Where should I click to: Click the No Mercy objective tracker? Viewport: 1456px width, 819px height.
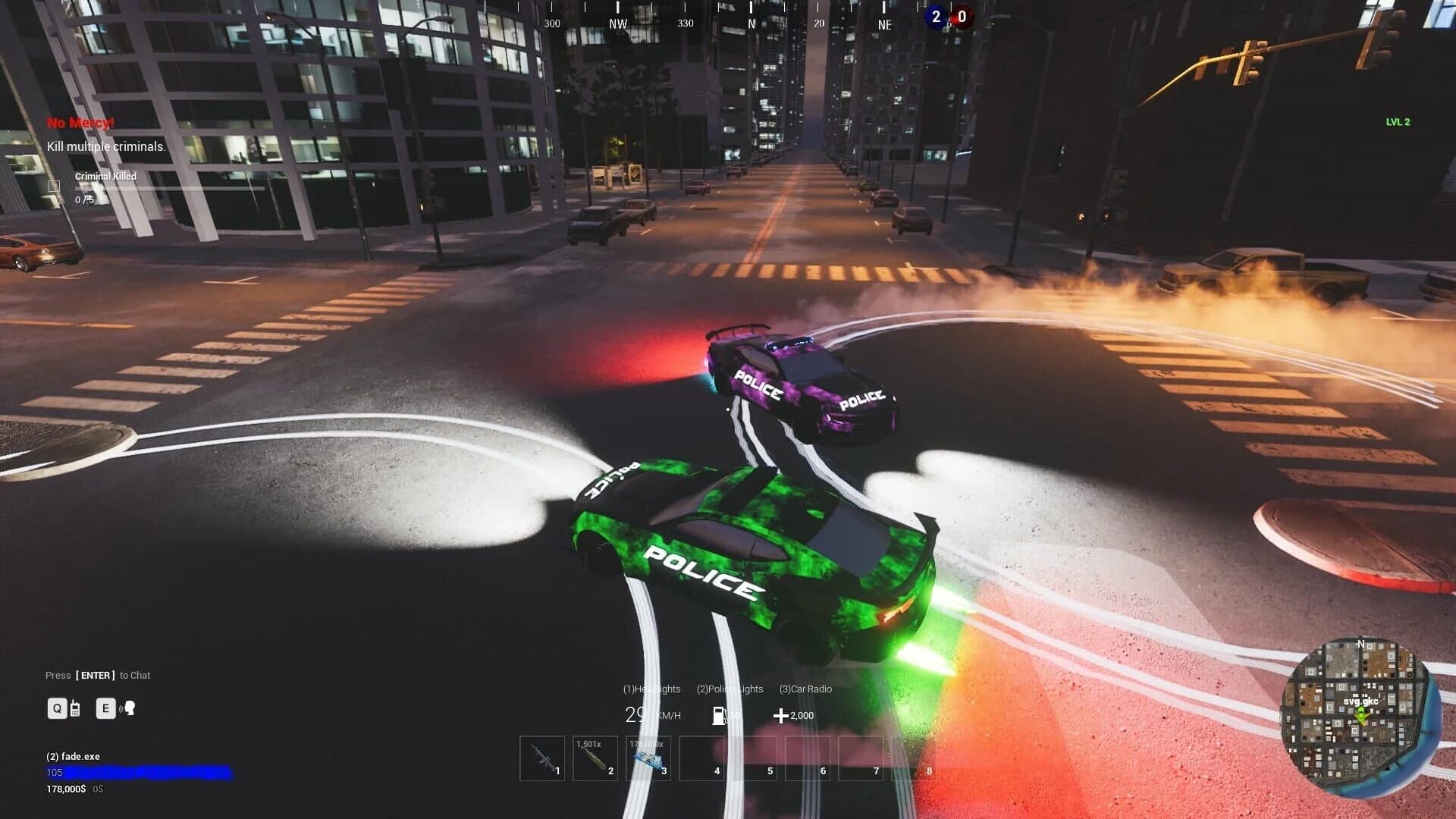[x=80, y=123]
